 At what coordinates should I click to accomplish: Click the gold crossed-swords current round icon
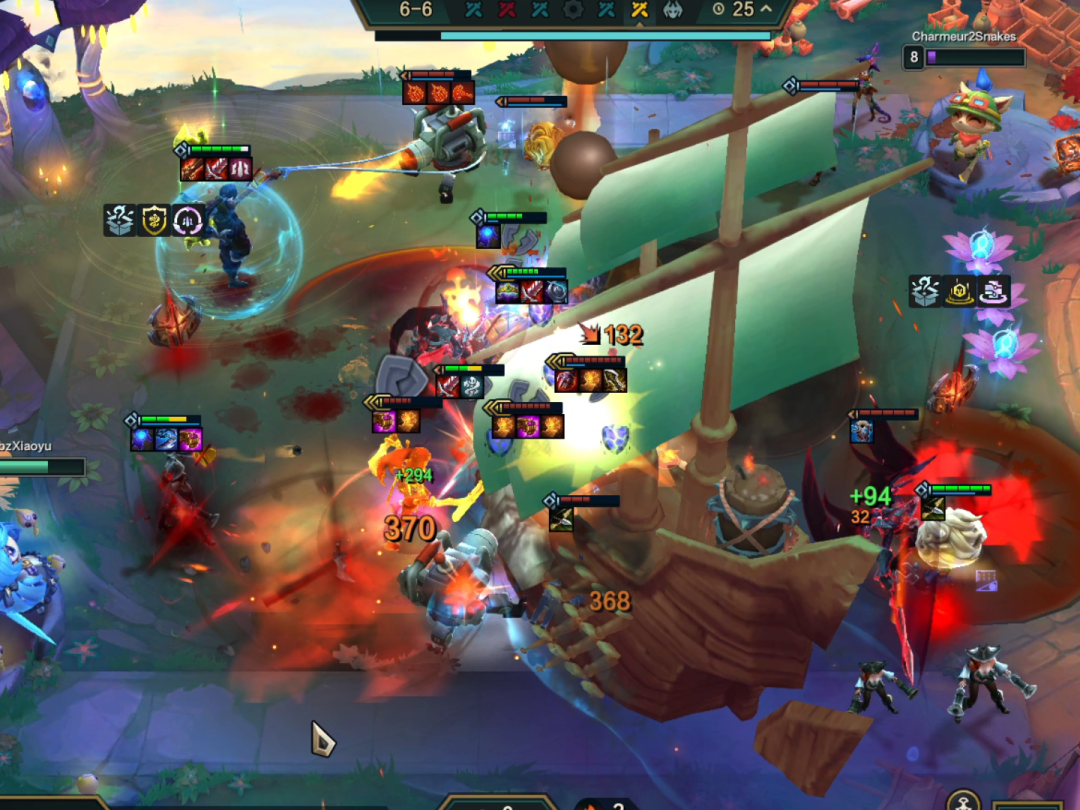coord(640,10)
